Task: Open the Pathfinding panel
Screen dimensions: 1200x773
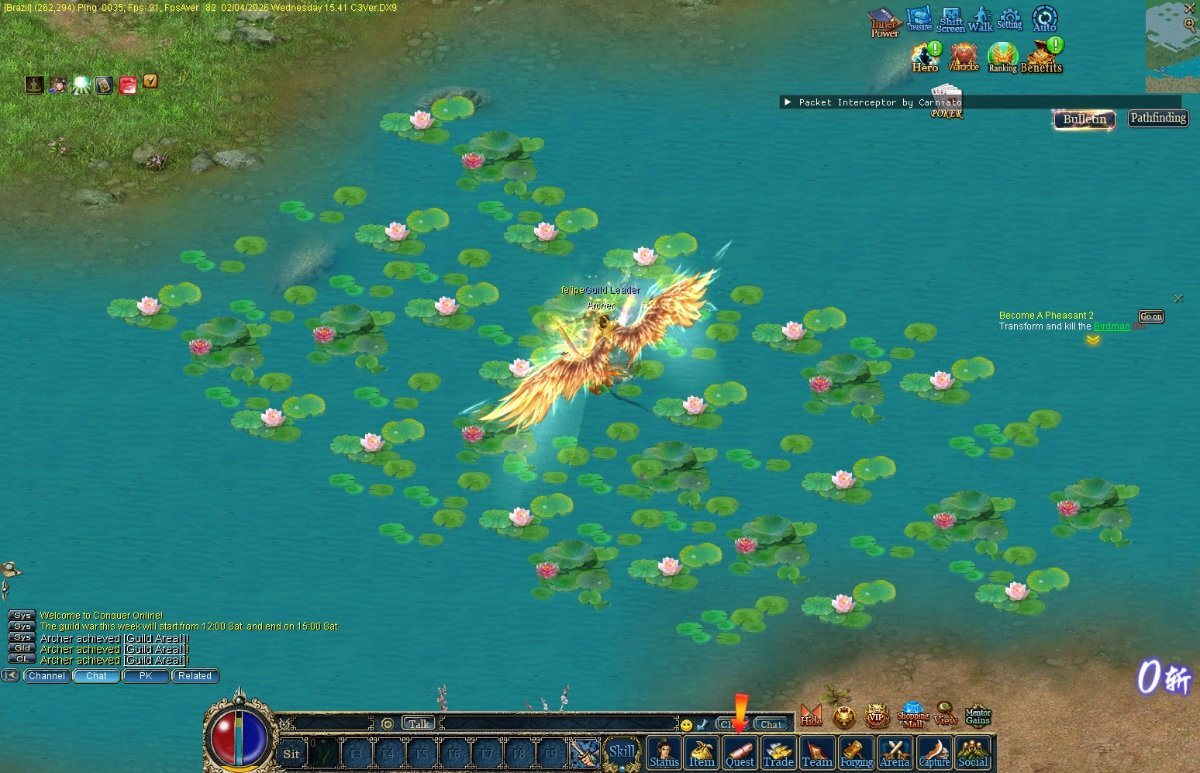Action: 1158,118
